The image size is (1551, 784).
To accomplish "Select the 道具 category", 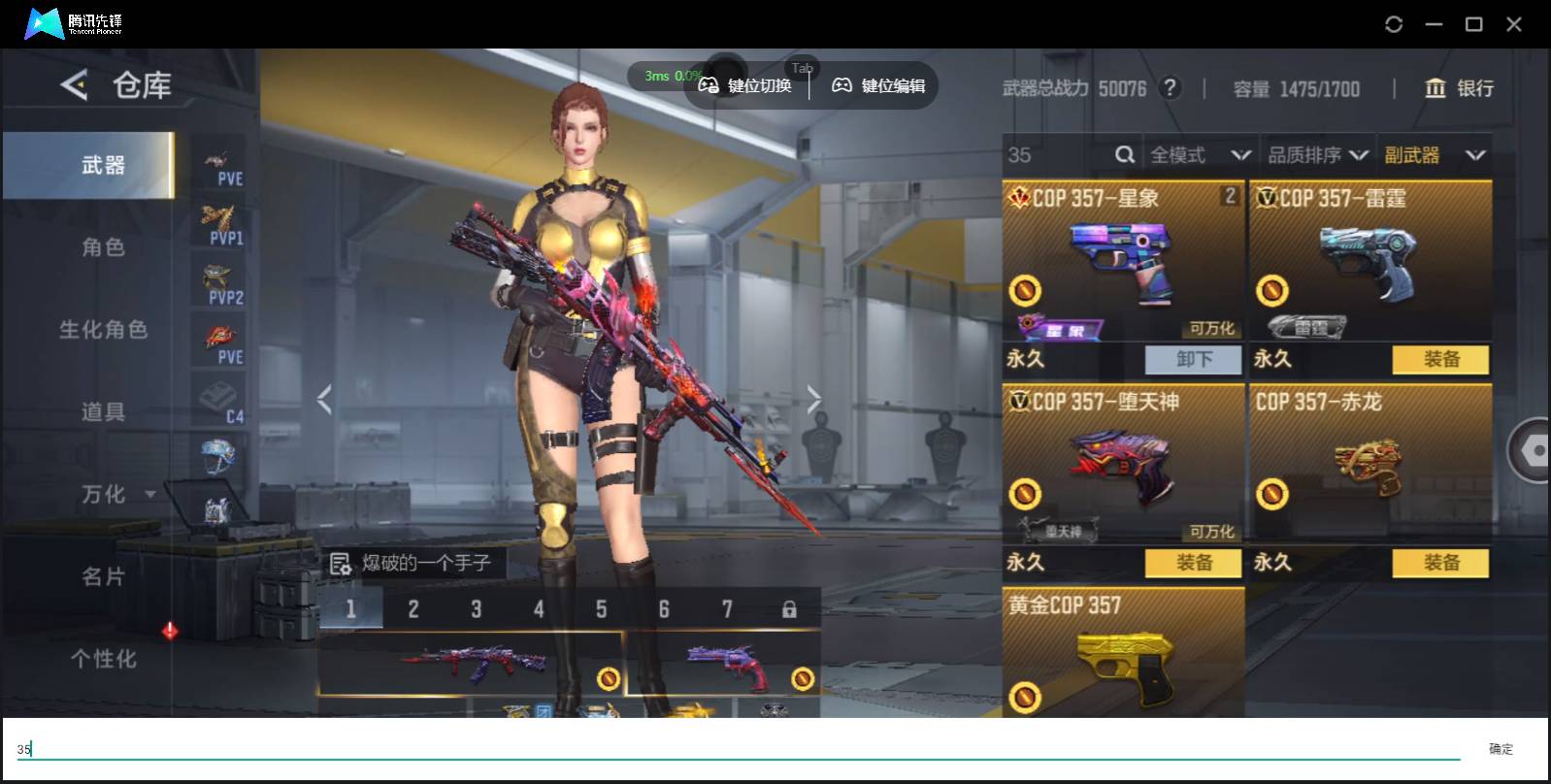I will pos(103,412).
